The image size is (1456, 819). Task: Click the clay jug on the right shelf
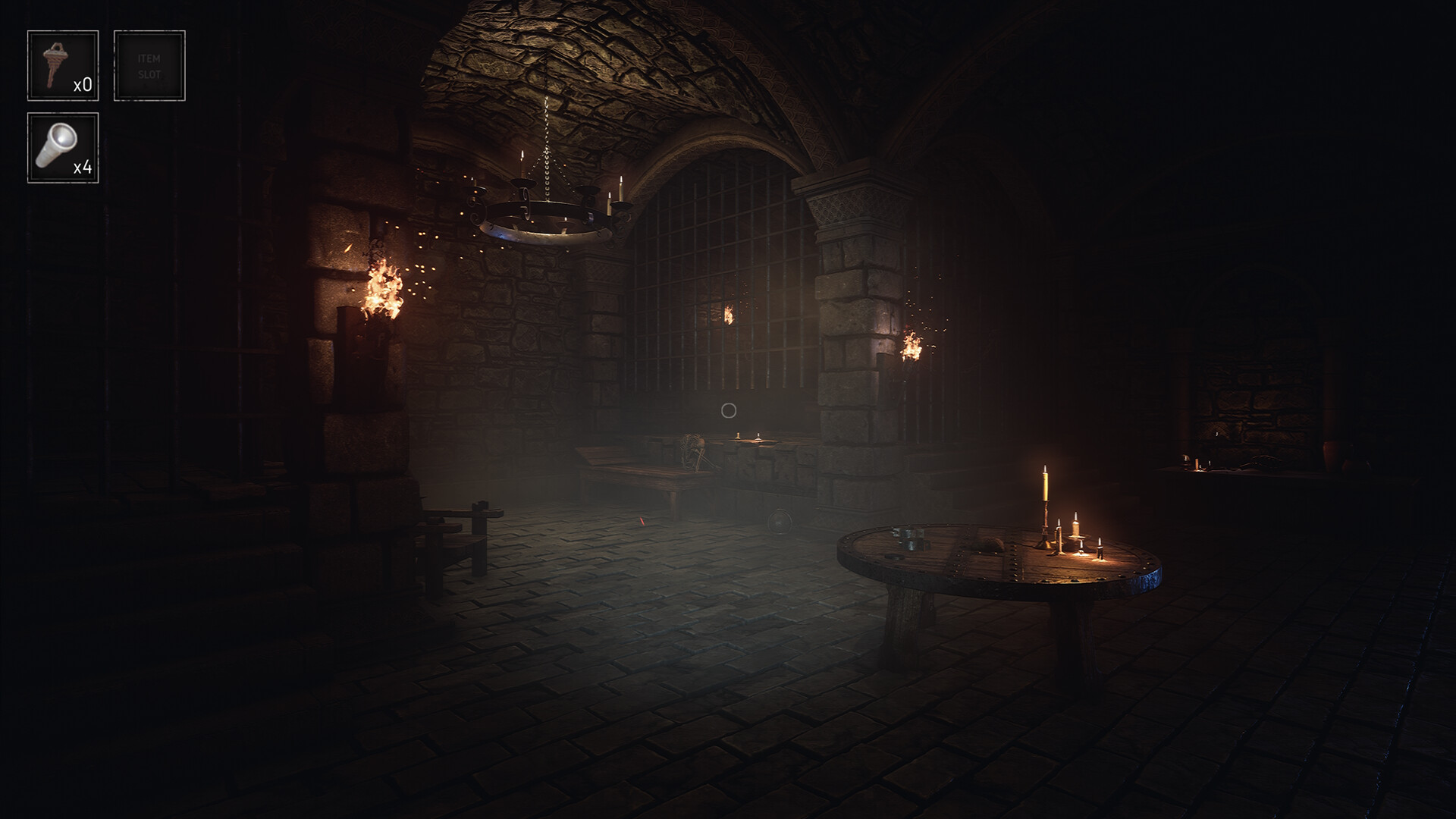(1333, 455)
